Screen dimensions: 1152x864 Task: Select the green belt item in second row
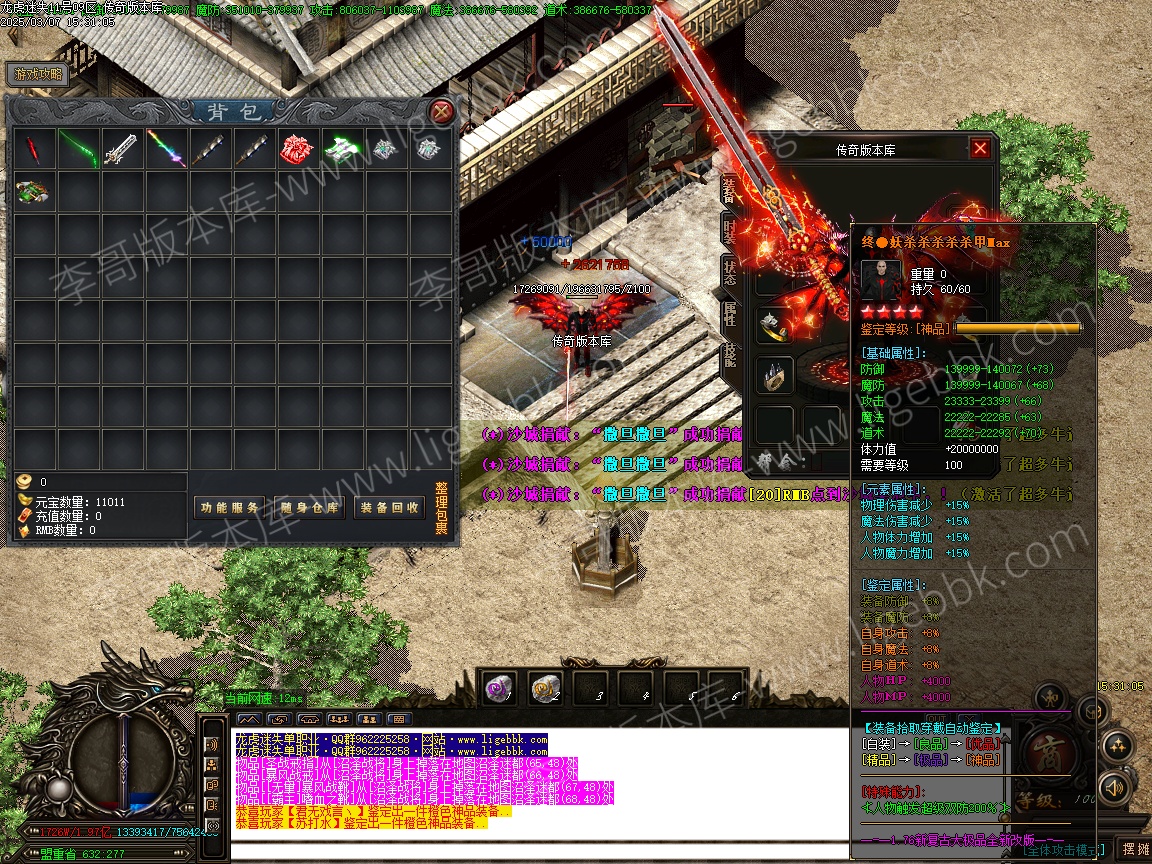pos(34,191)
